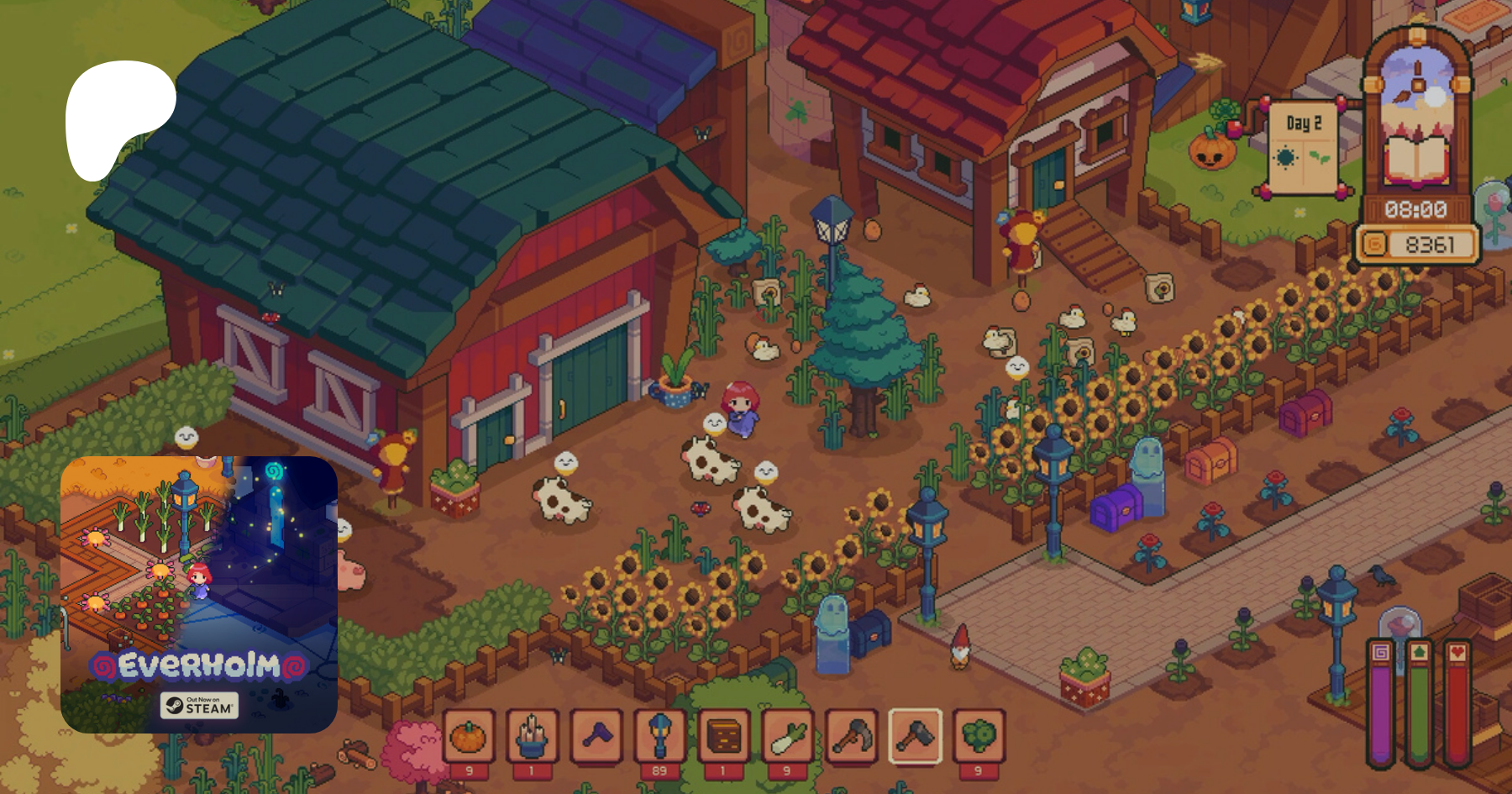Equip the pickaxe in the hotbar
1512x794 pixels.
tap(852, 737)
